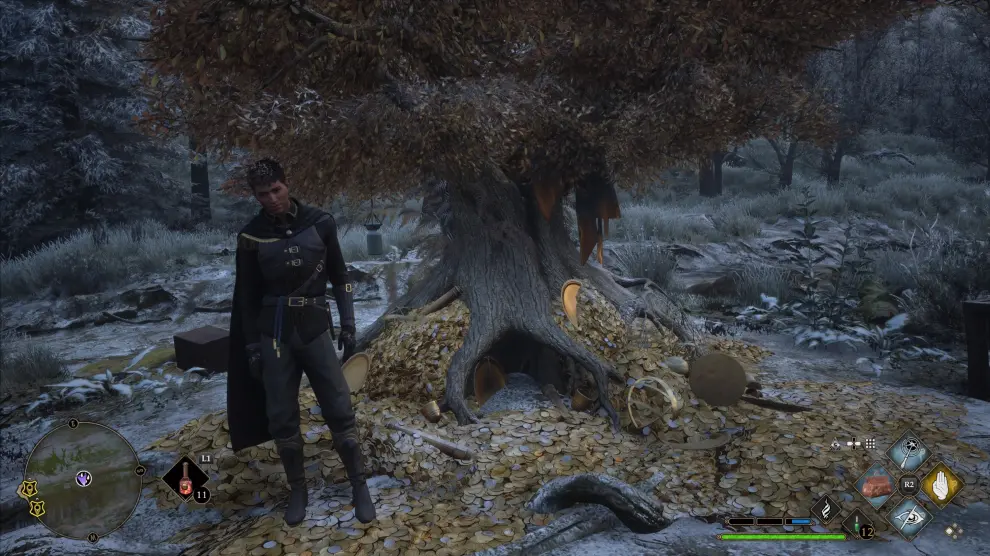Viewport: 990px width, 556px height.
Task: Switch spell set using four-dot selector
Action: coord(954,530)
